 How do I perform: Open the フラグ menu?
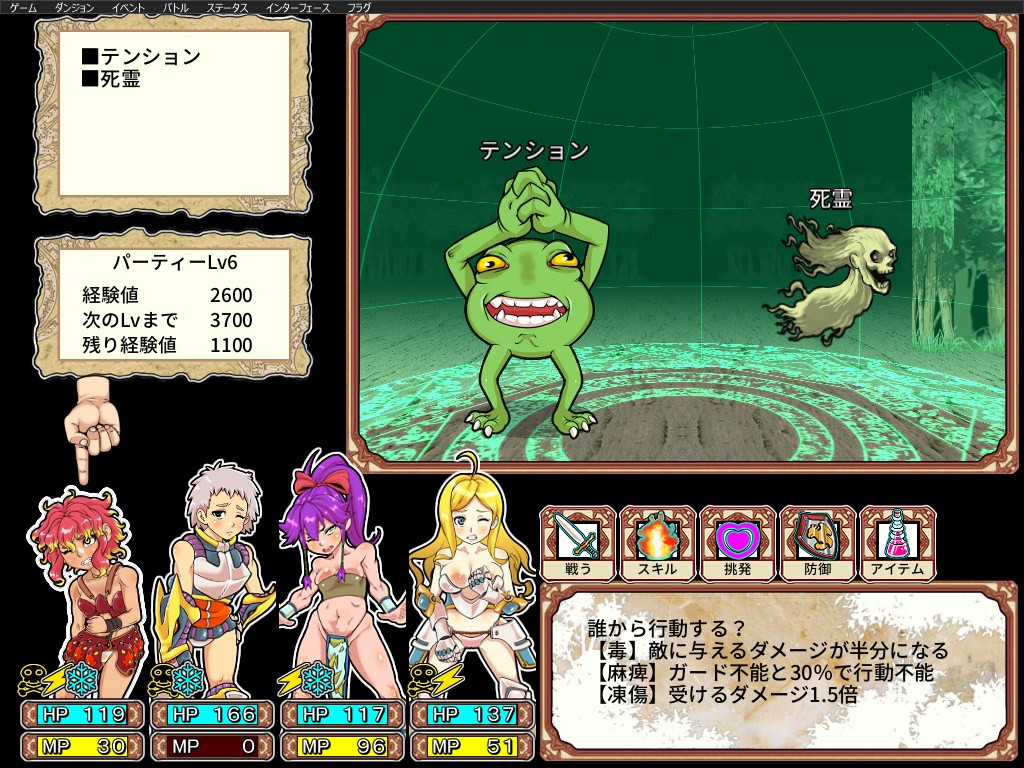(x=359, y=7)
